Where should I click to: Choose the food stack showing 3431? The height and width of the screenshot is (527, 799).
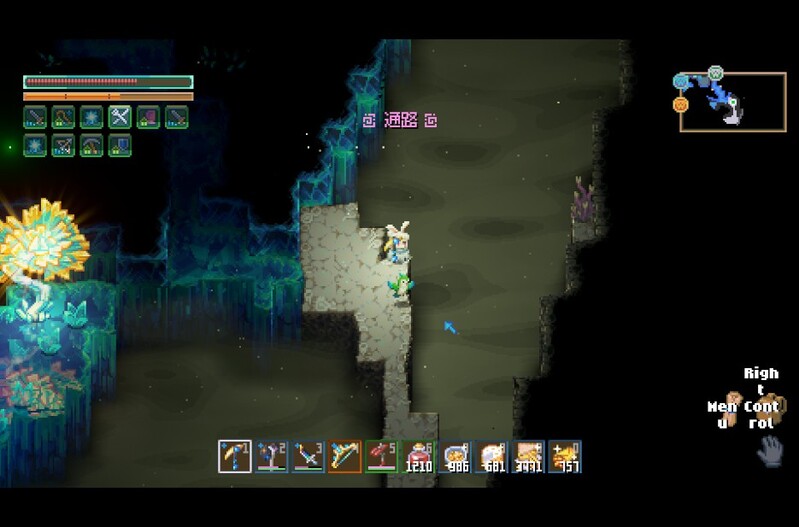(529, 457)
